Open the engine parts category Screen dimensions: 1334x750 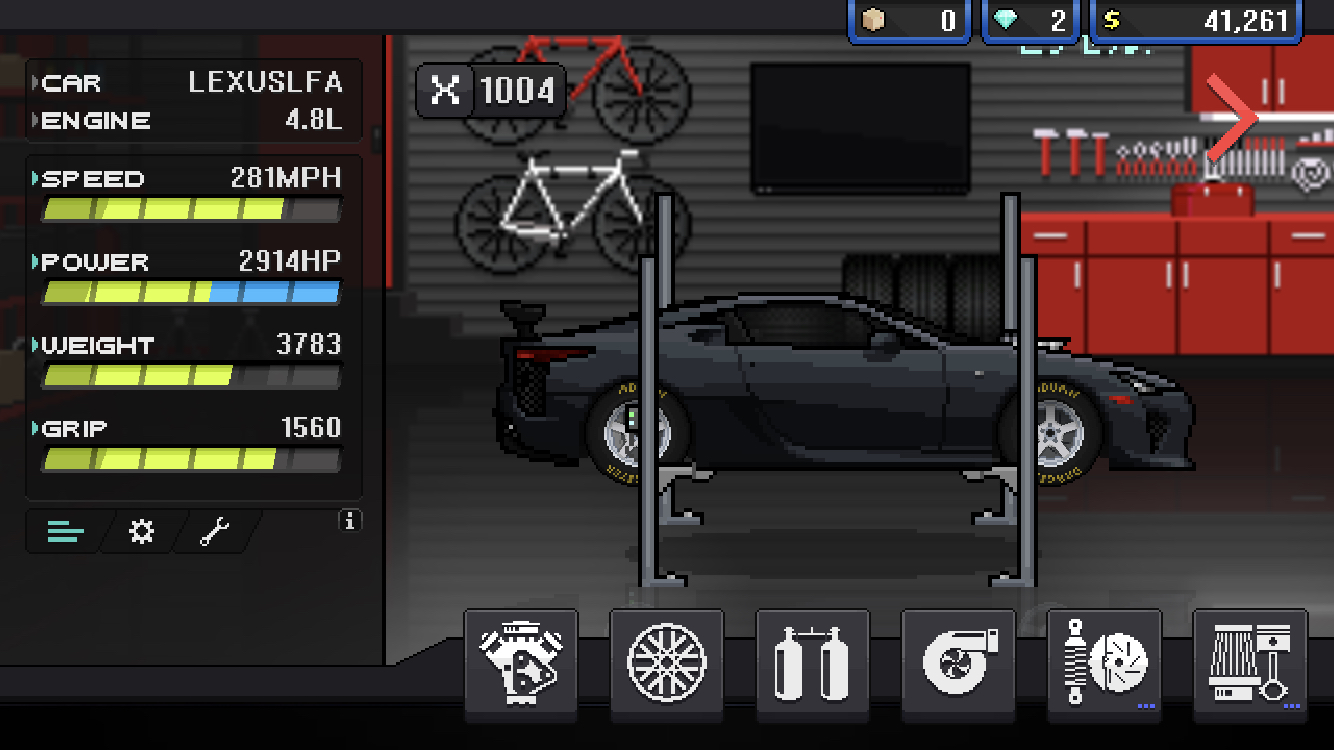point(520,664)
